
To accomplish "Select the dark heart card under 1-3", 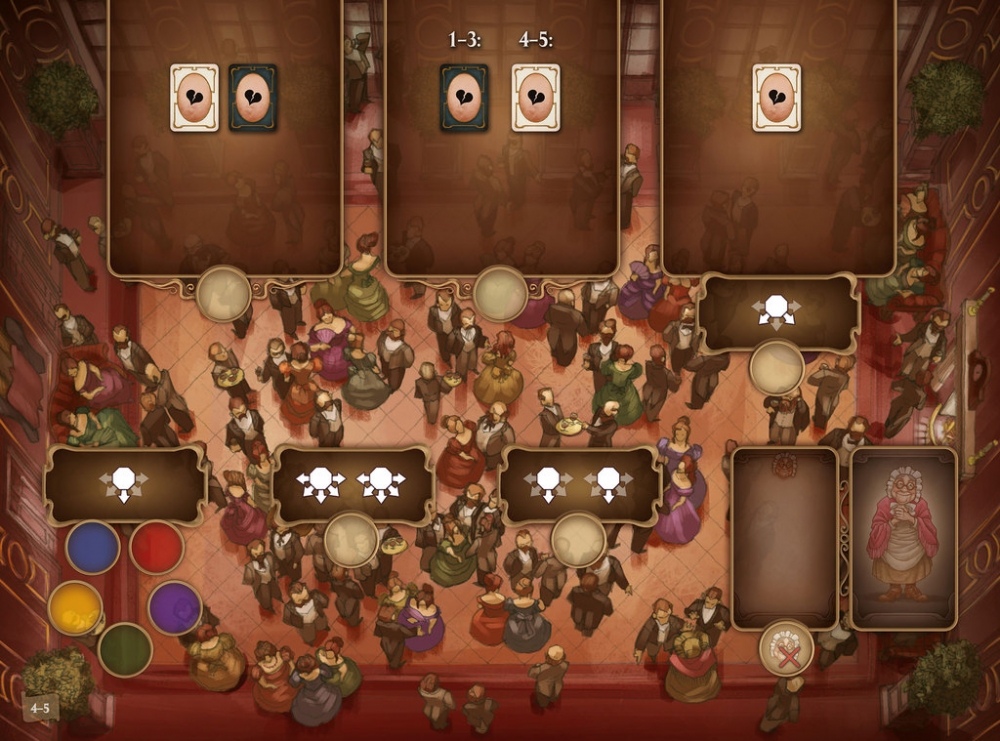I will coord(464,98).
